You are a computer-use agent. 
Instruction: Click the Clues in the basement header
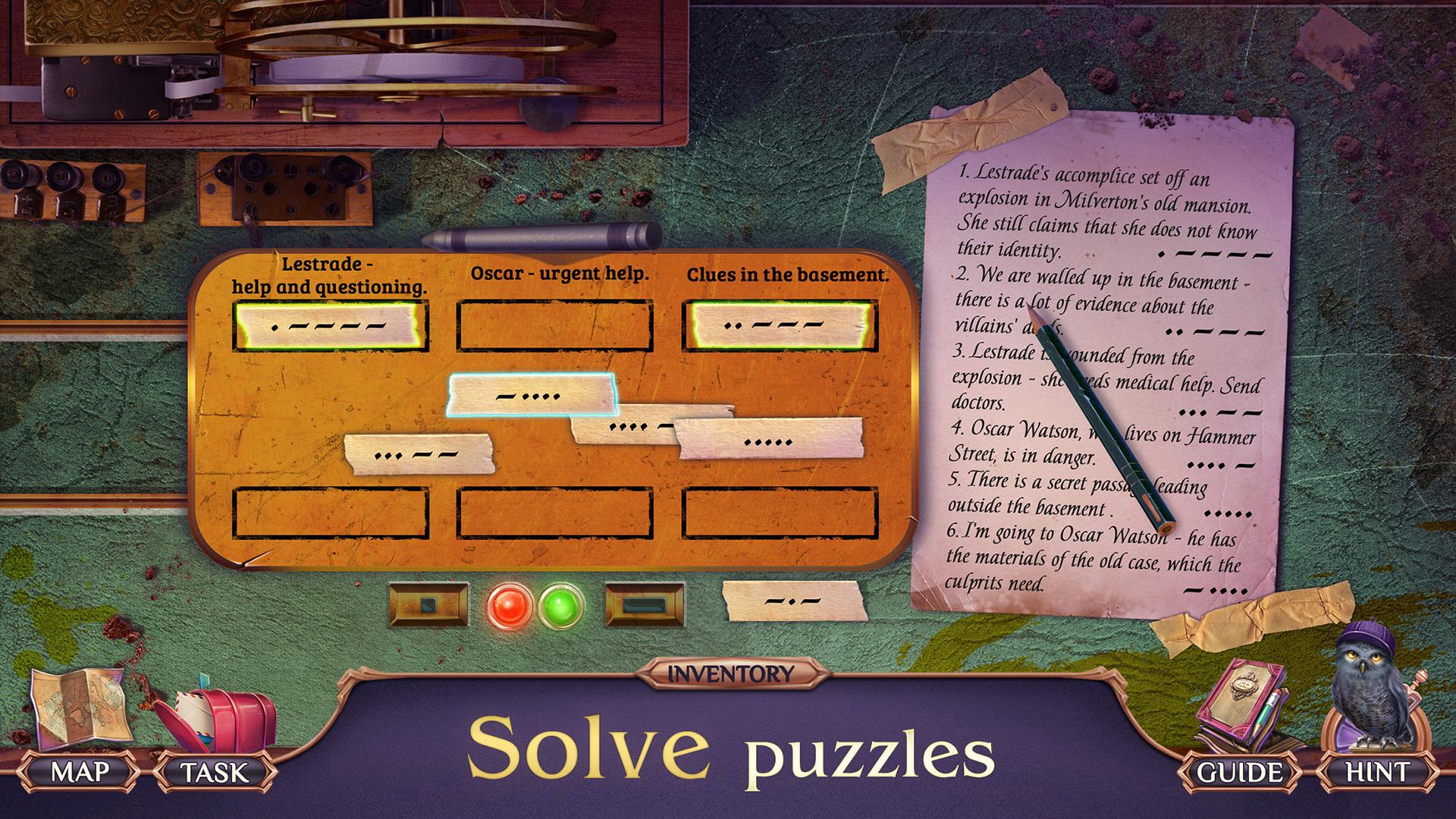click(789, 275)
